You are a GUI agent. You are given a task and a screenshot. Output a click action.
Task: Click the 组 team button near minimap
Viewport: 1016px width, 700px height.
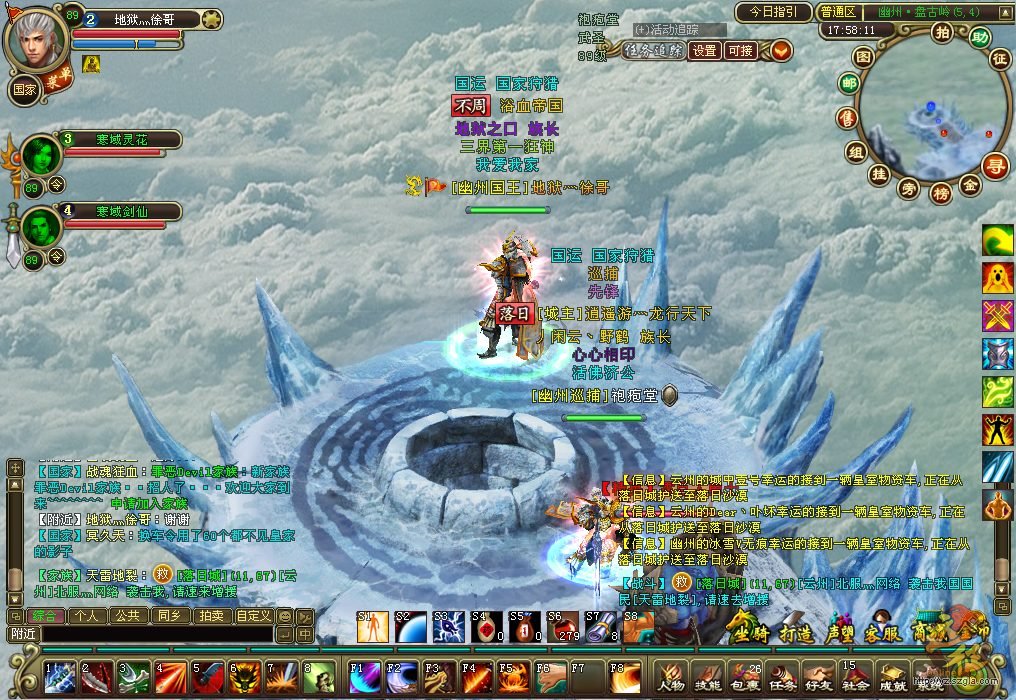(855, 152)
